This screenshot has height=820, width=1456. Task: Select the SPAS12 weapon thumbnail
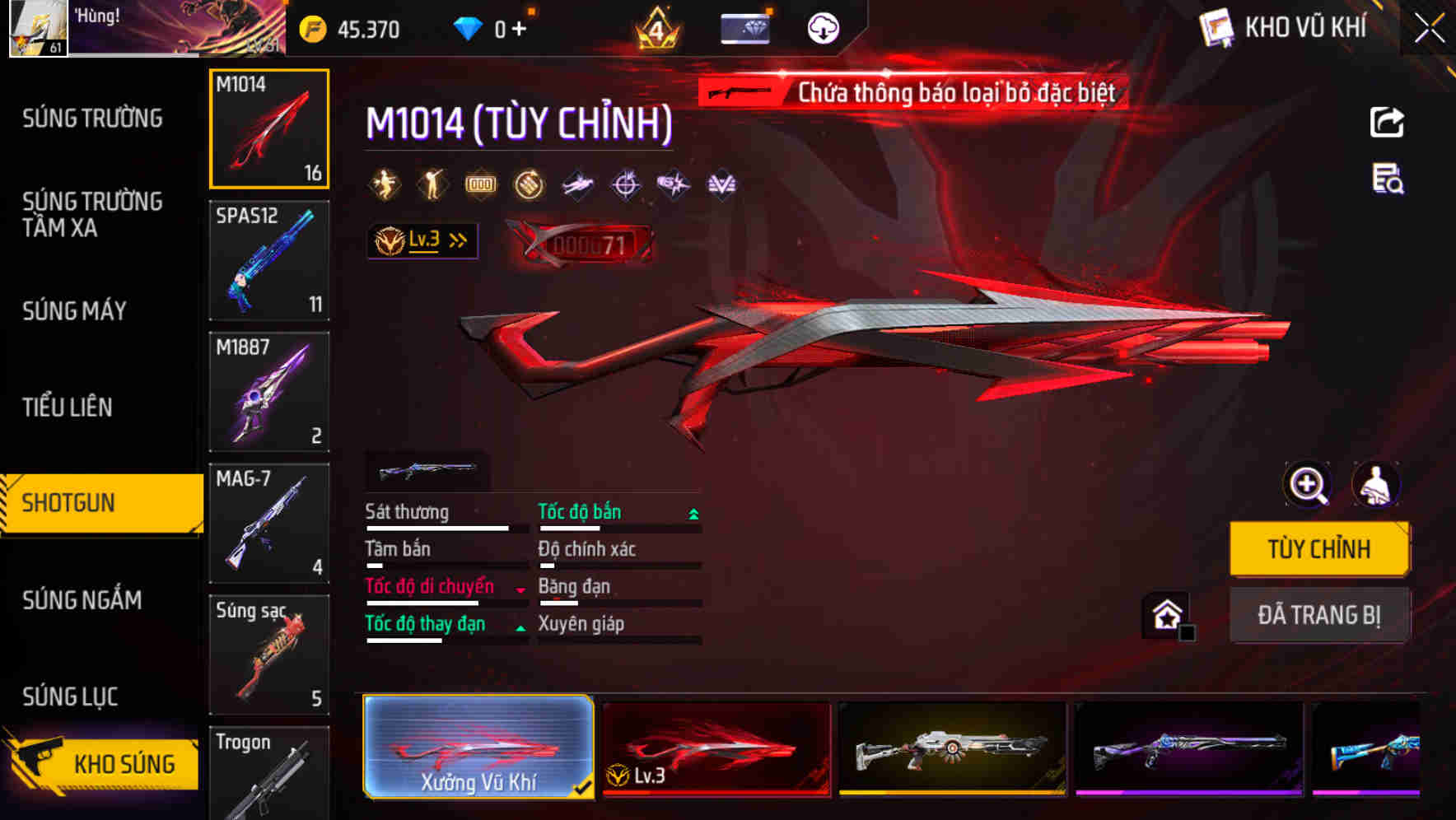(x=269, y=259)
